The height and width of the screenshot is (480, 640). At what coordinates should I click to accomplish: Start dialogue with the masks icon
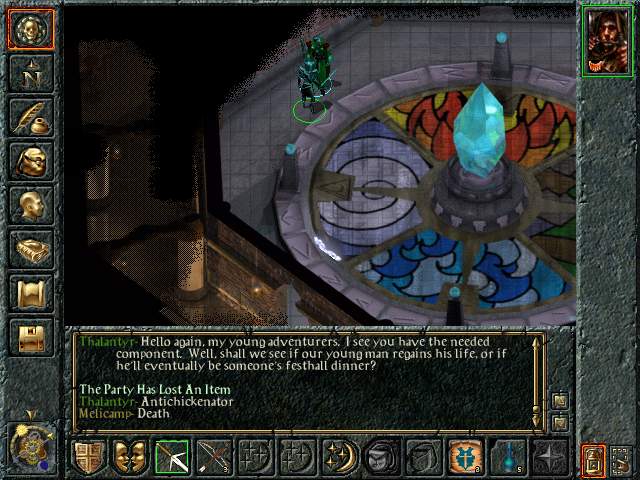[x=130, y=458]
